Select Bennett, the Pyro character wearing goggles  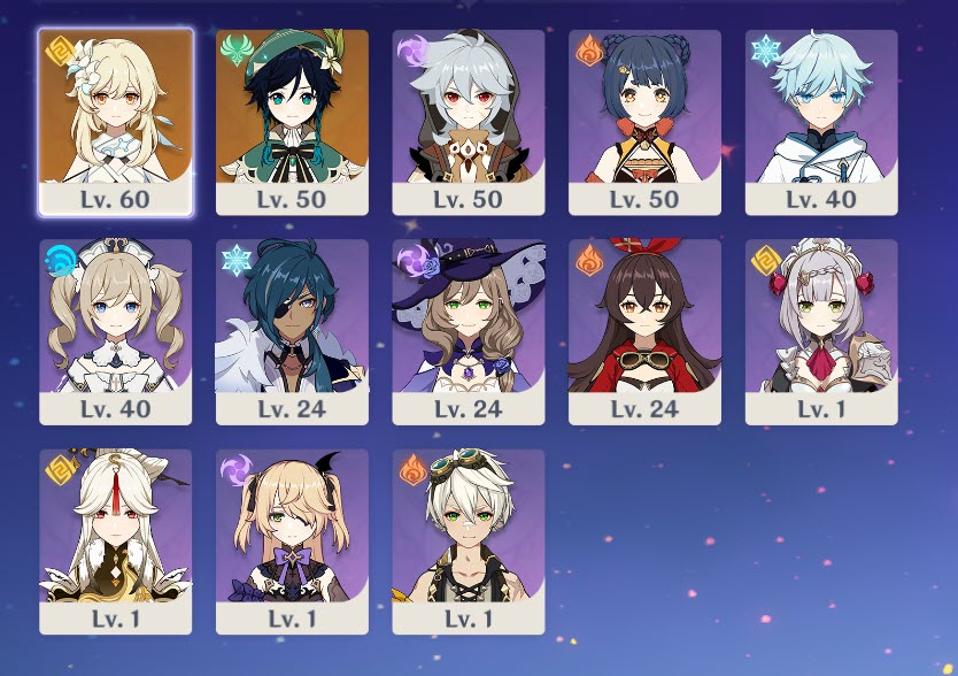point(468,541)
